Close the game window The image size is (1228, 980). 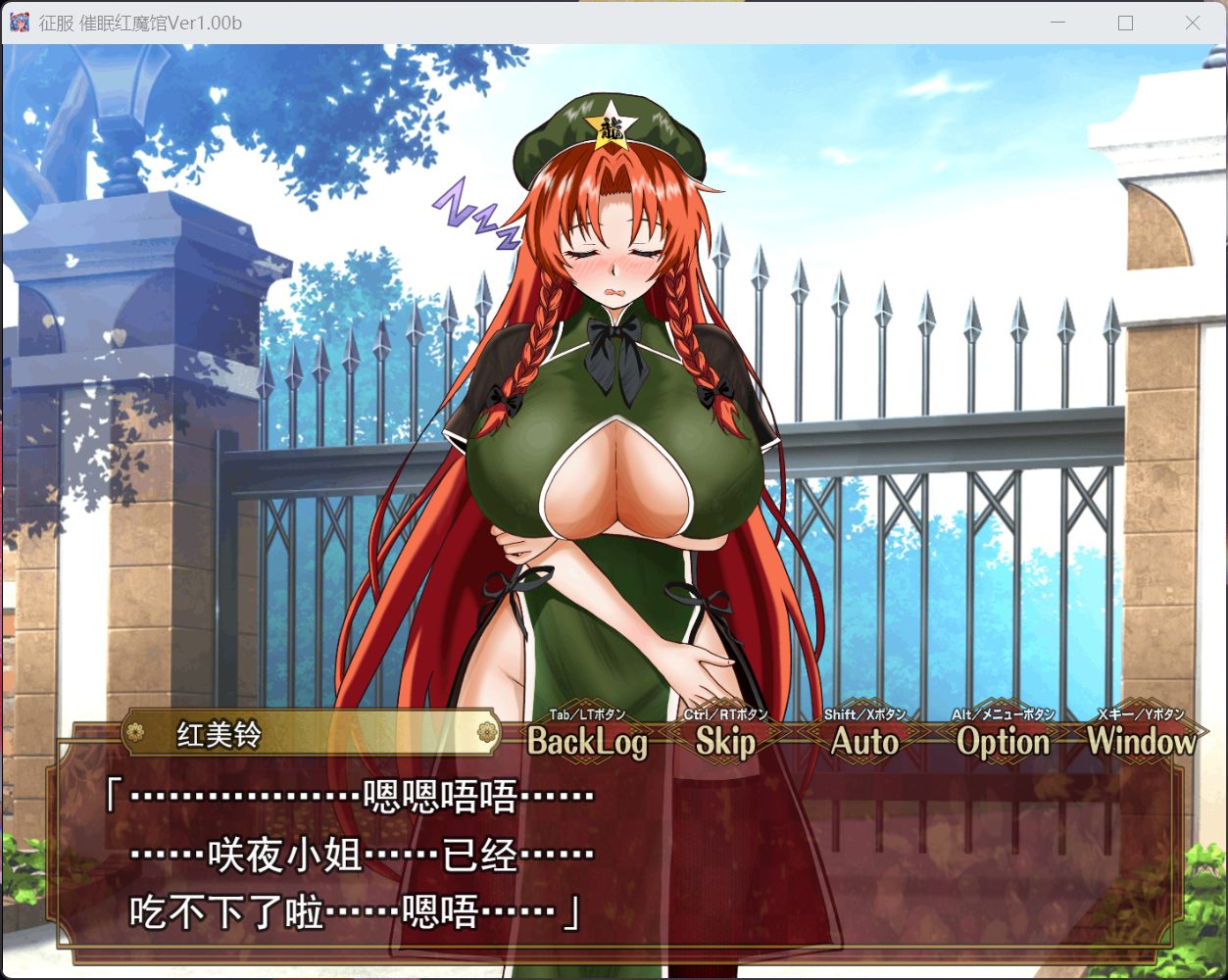[x=1193, y=23]
